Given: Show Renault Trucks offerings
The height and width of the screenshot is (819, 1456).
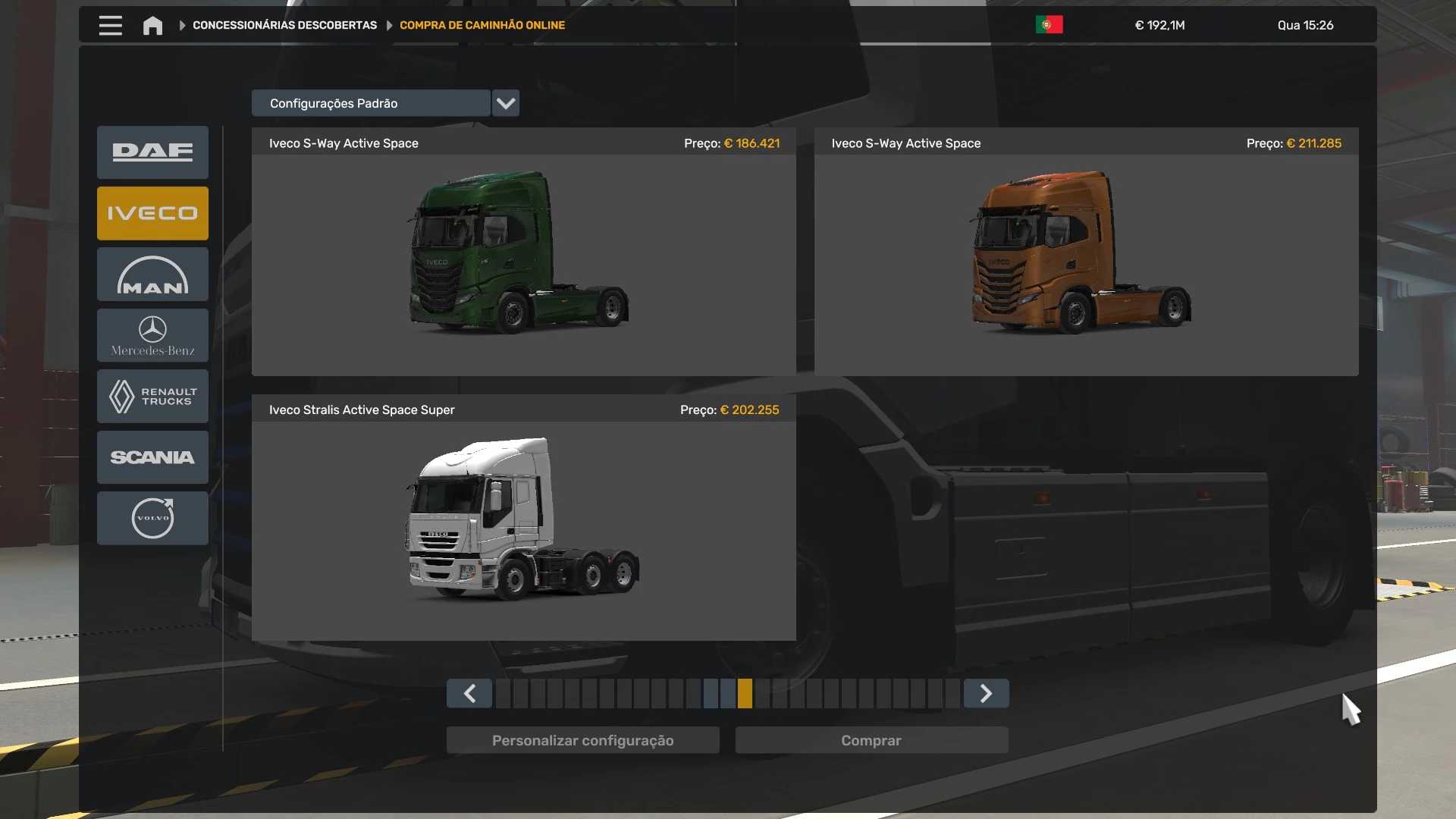Looking at the screenshot, I should click(152, 396).
